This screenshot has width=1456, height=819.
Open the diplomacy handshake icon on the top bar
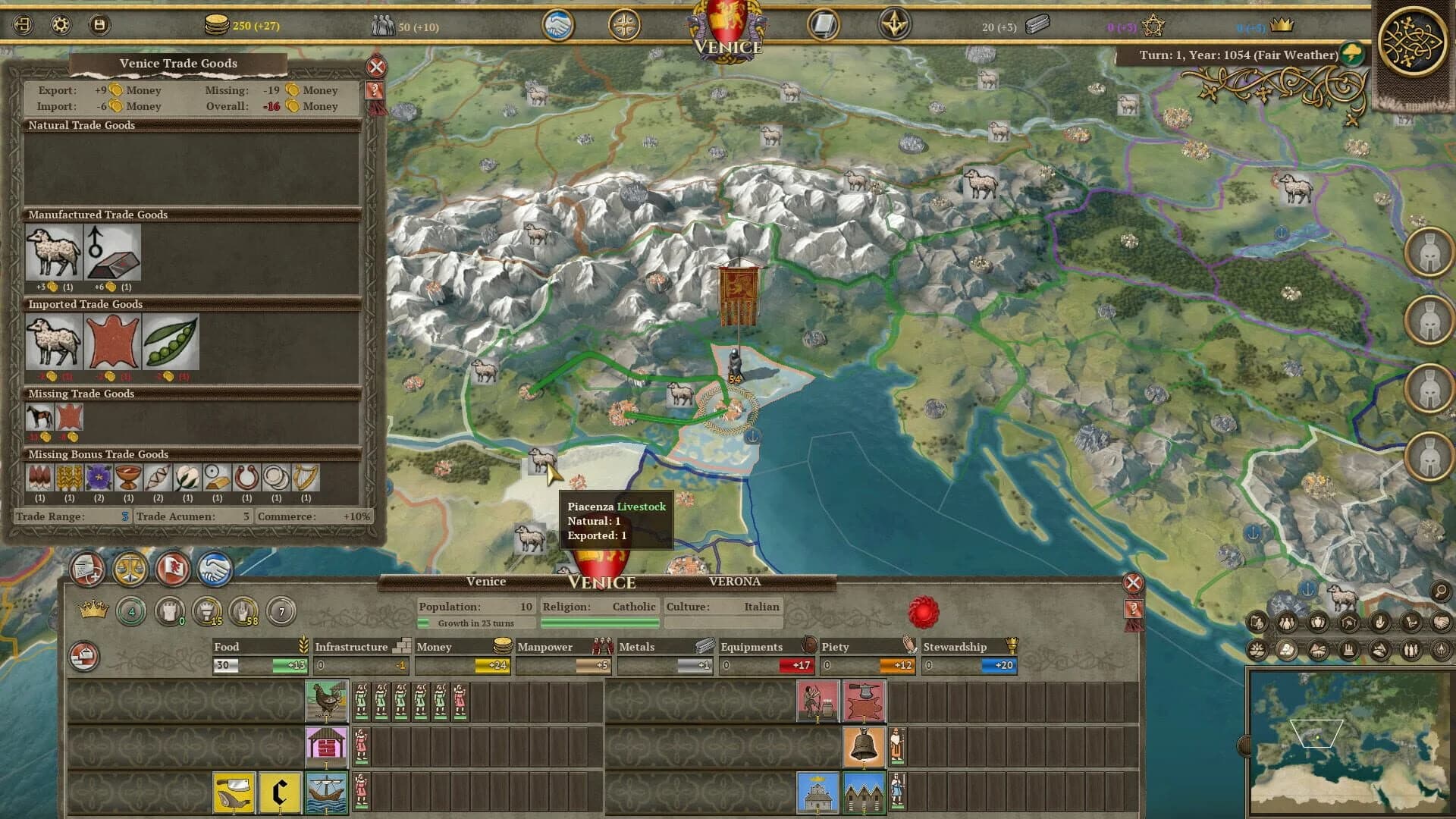pos(559,25)
